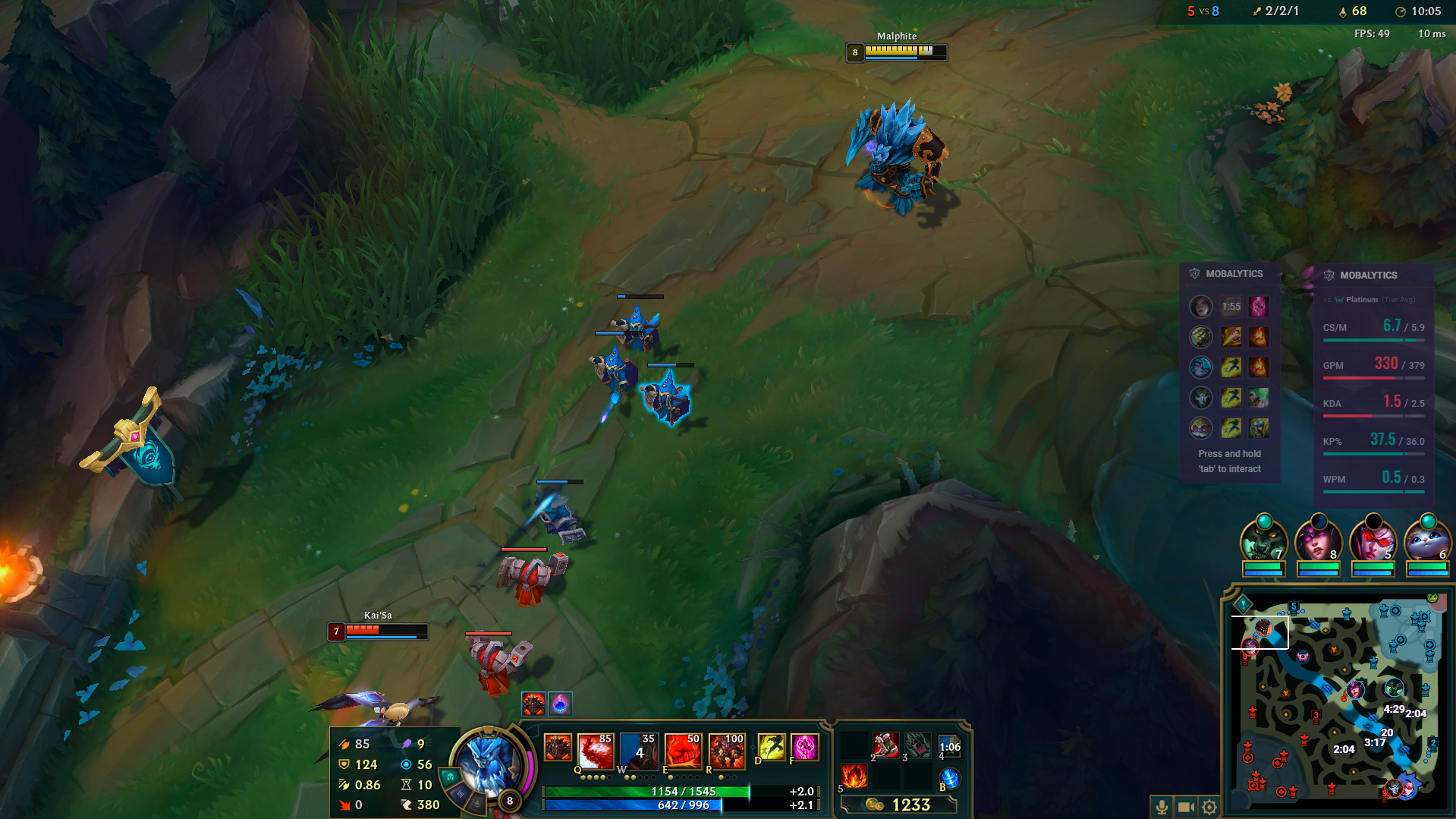This screenshot has height=819, width=1456.
Task: Click the flame item in slot 5
Action: click(854, 776)
